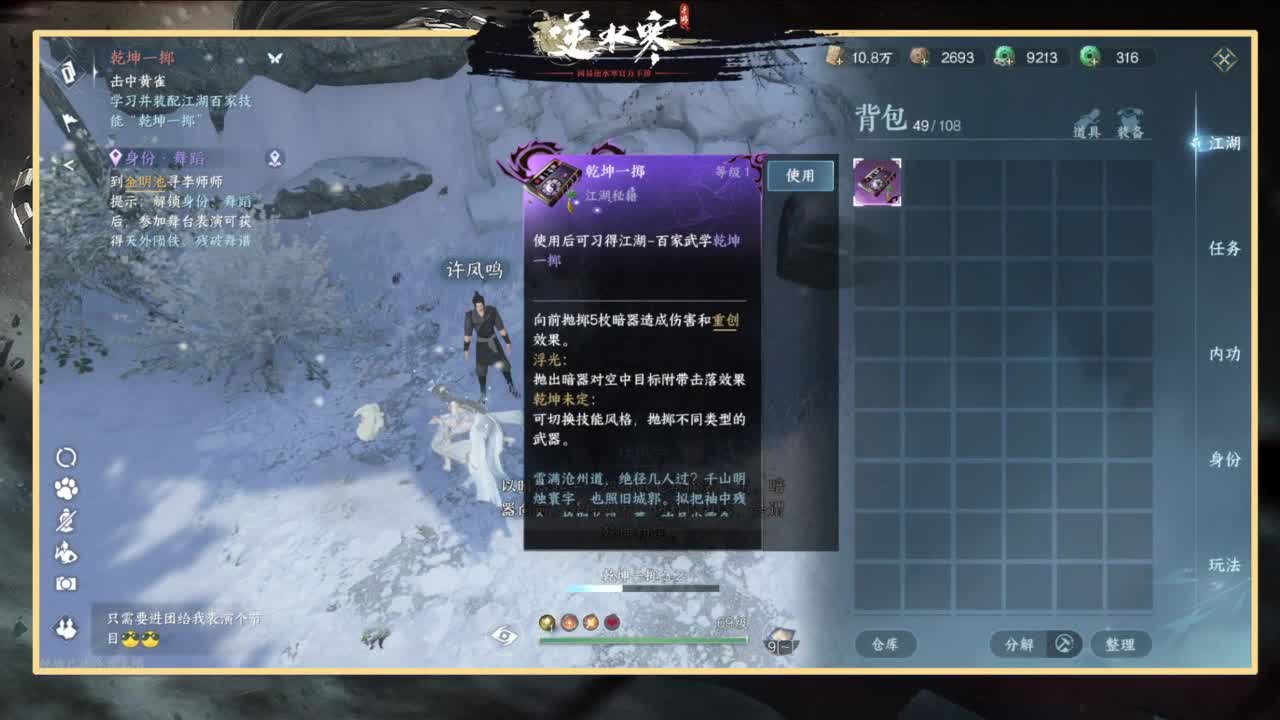Collapse the 乾坤一掷 quest tracker chevron

coord(272,58)
